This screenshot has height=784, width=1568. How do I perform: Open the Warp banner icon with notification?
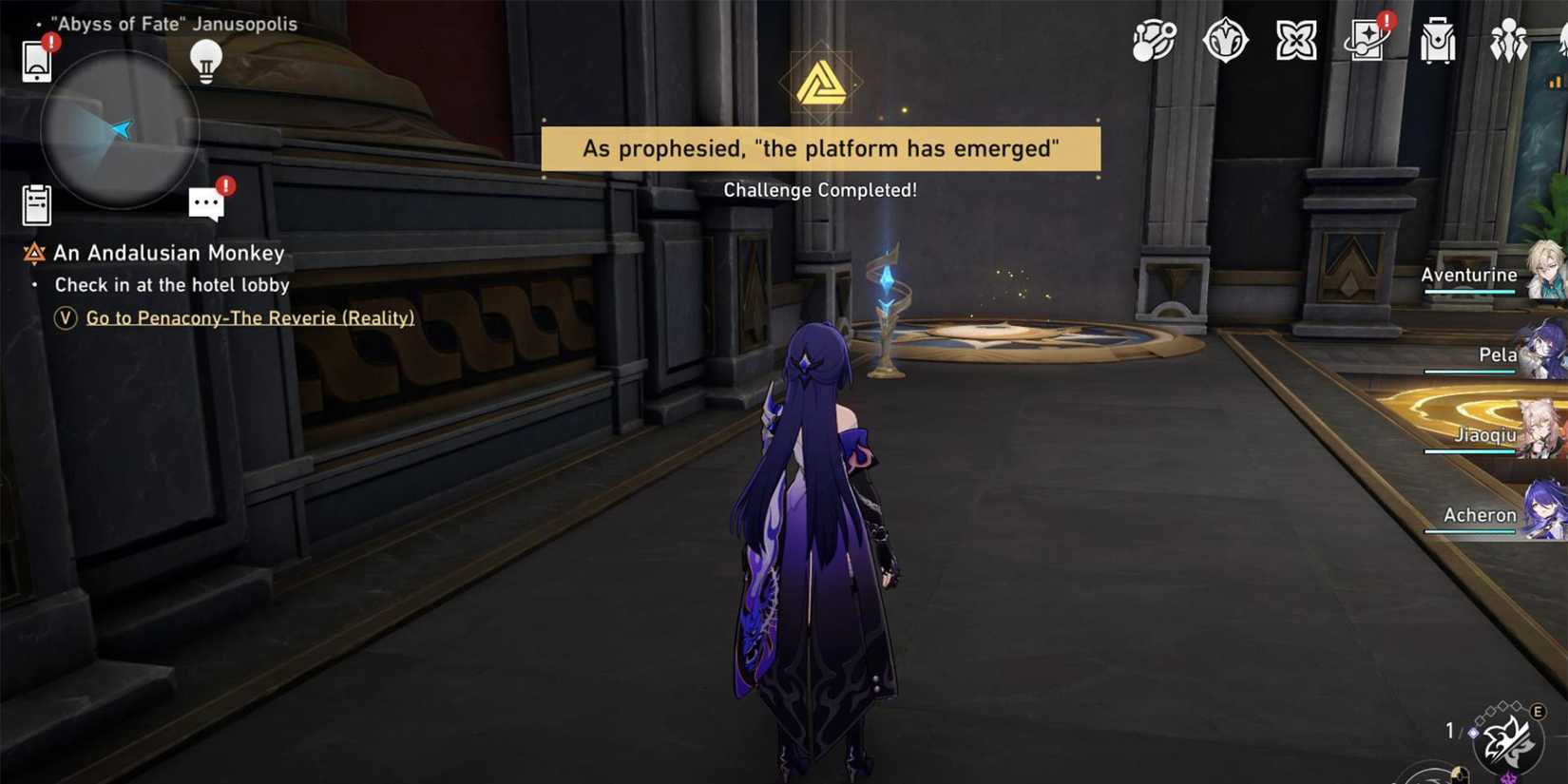tap(1366, 40)
